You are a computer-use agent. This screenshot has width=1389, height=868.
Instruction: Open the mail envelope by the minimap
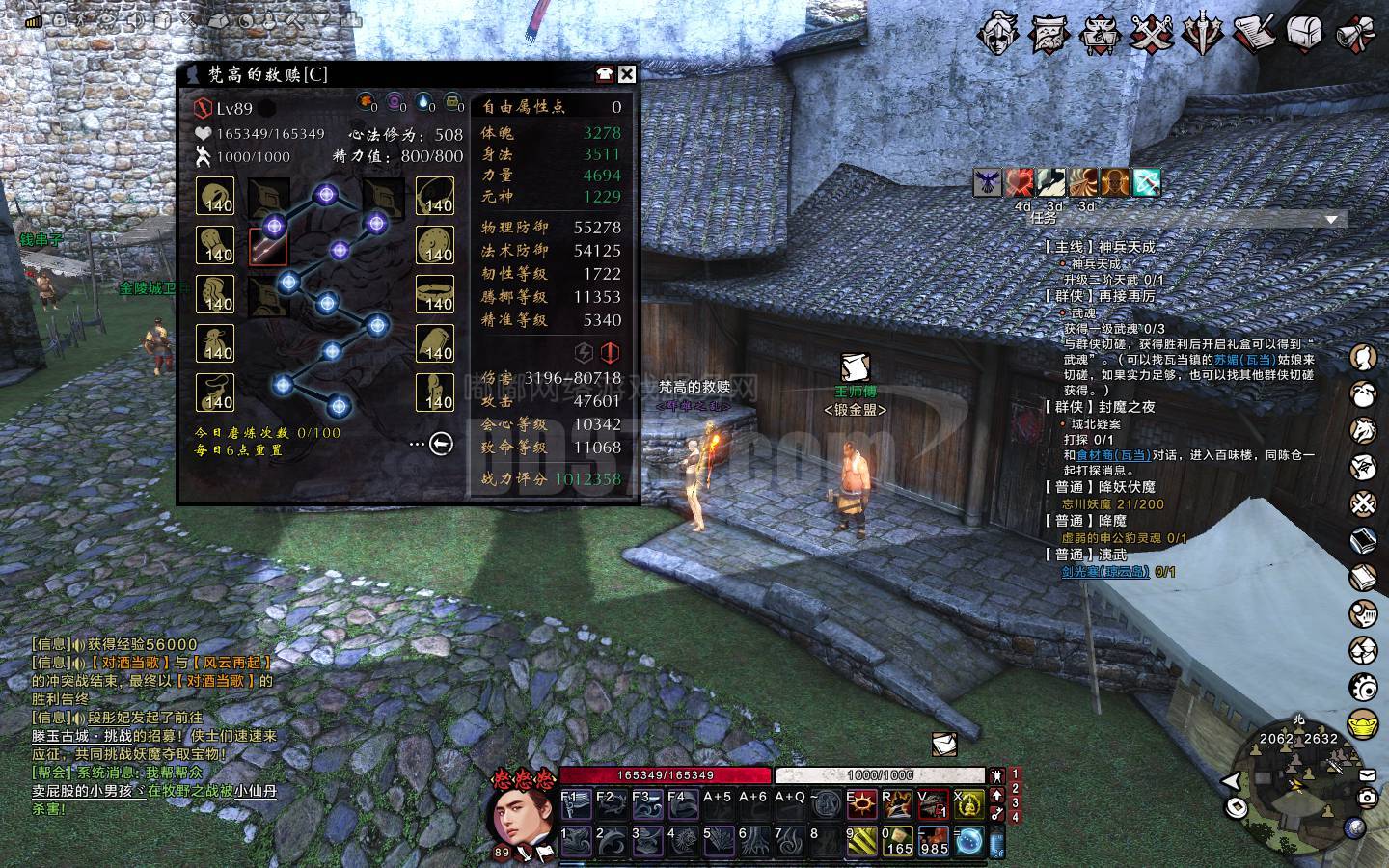[x=1367, y=773]
